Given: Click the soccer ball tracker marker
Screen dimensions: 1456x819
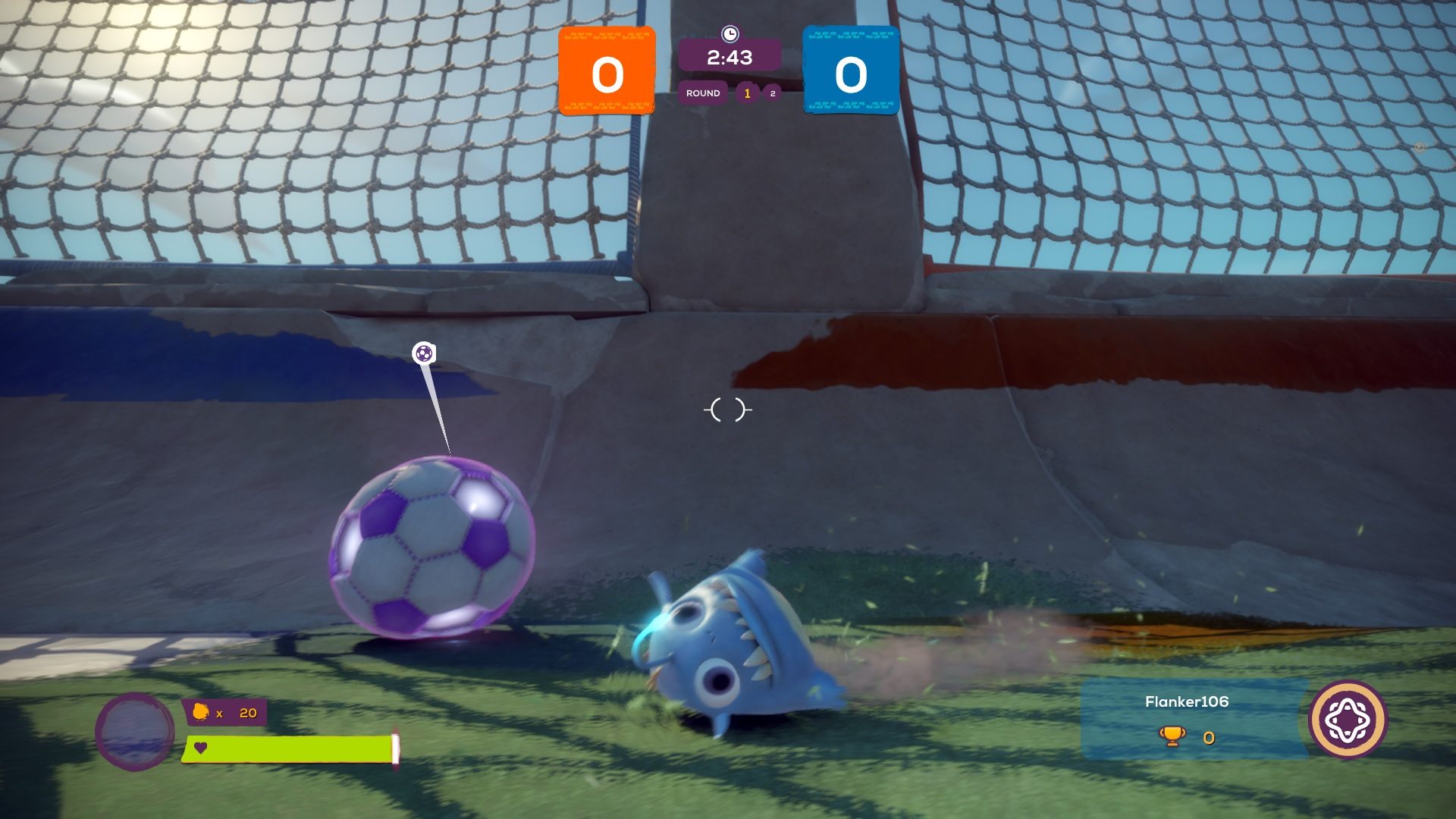Looking at the screenshot, I should pyautogui.click(x=424, y=353).
